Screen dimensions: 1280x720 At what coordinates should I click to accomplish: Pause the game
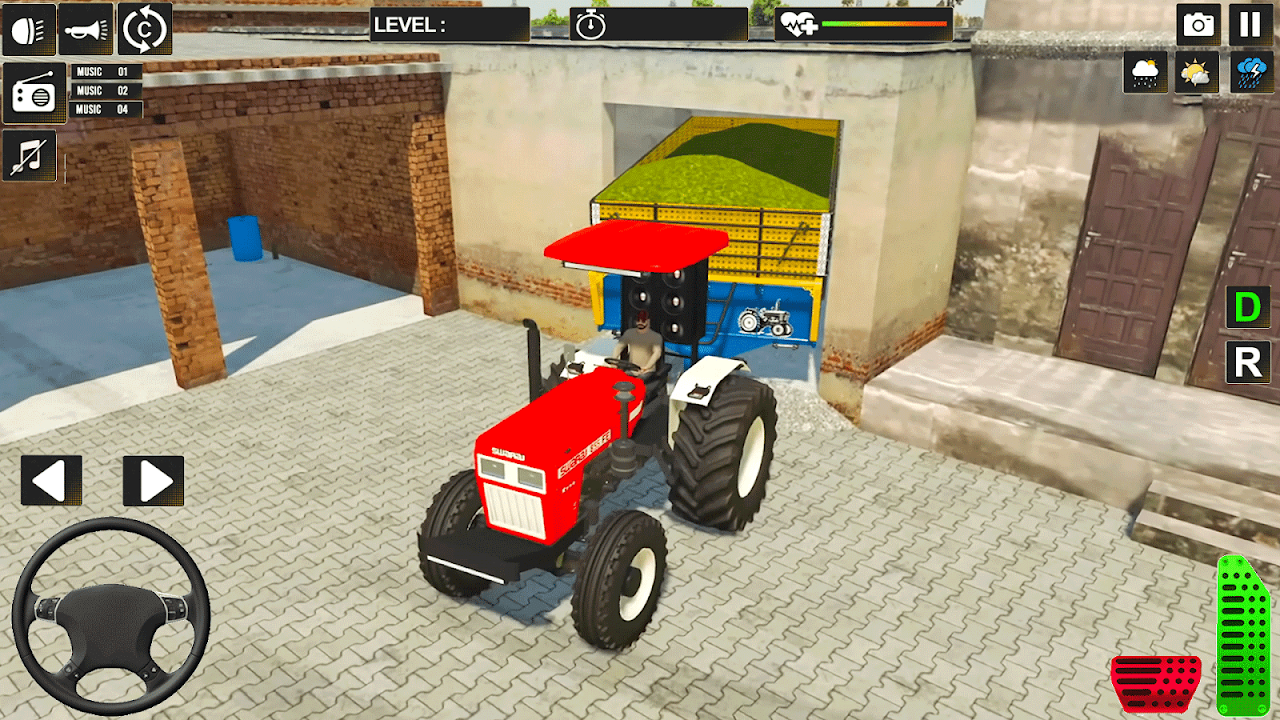click(x=1250, y=25)
